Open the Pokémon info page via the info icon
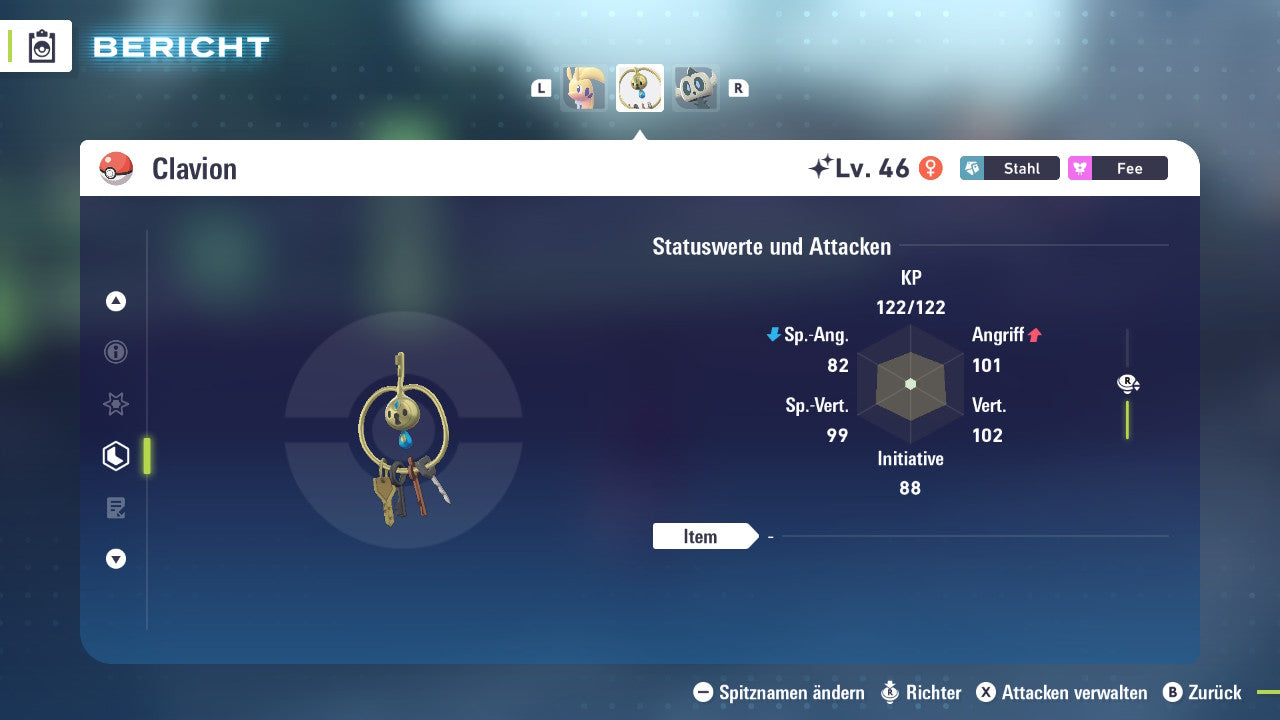 point(115,352)
